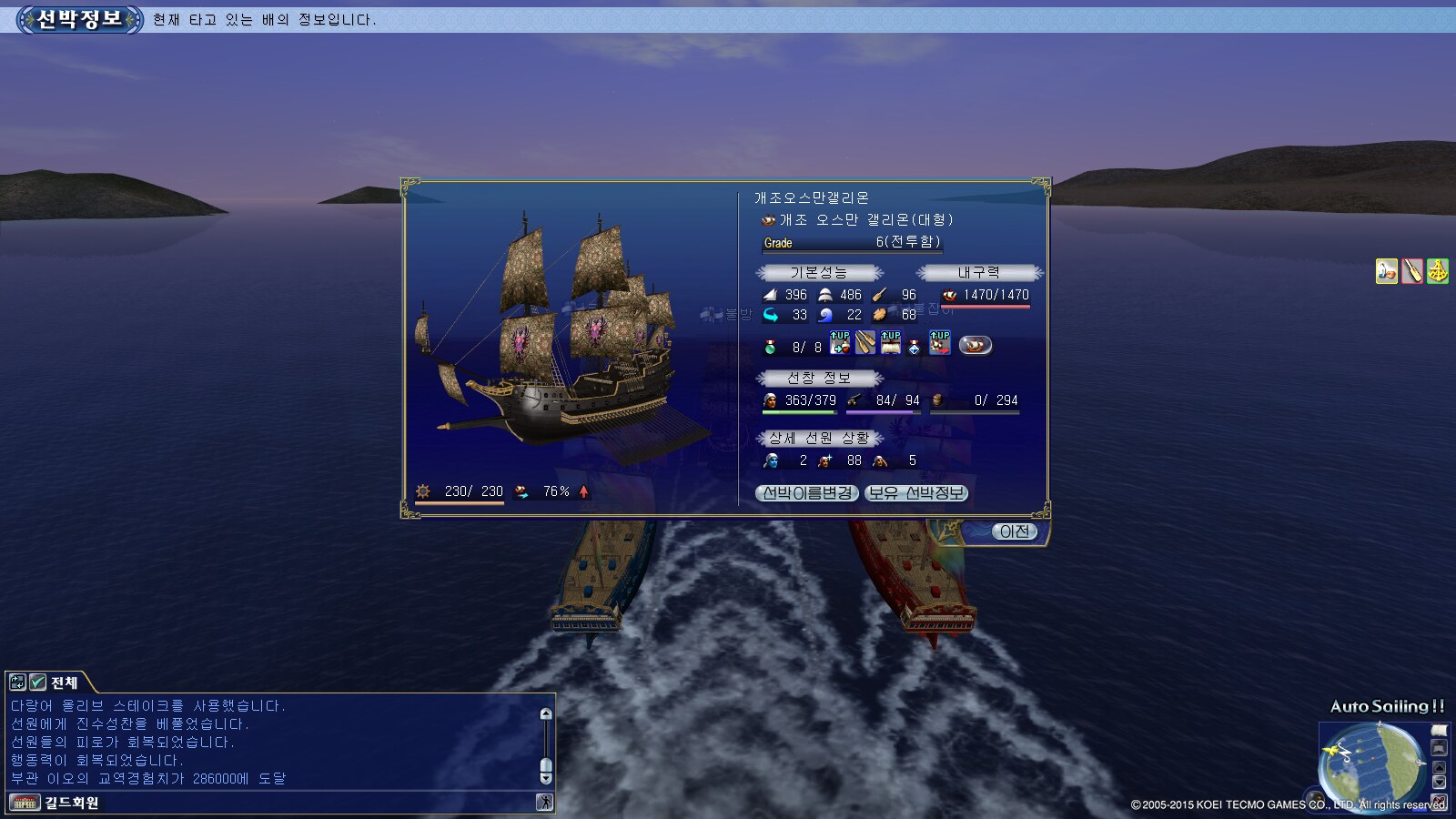Click the chat switch arrows icon

point(17,682)
